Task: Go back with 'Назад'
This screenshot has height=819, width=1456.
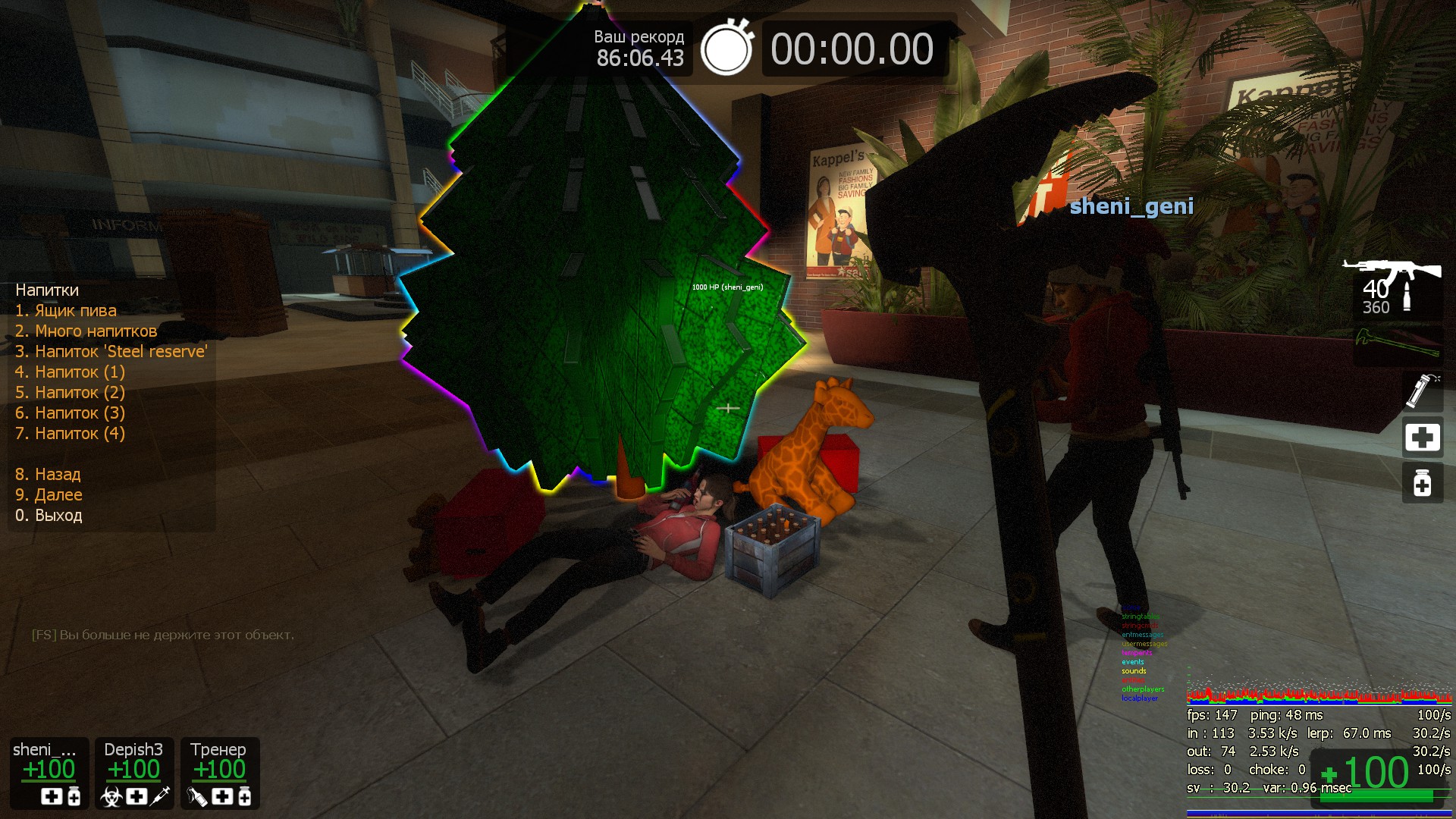Action: coord(48,475)
